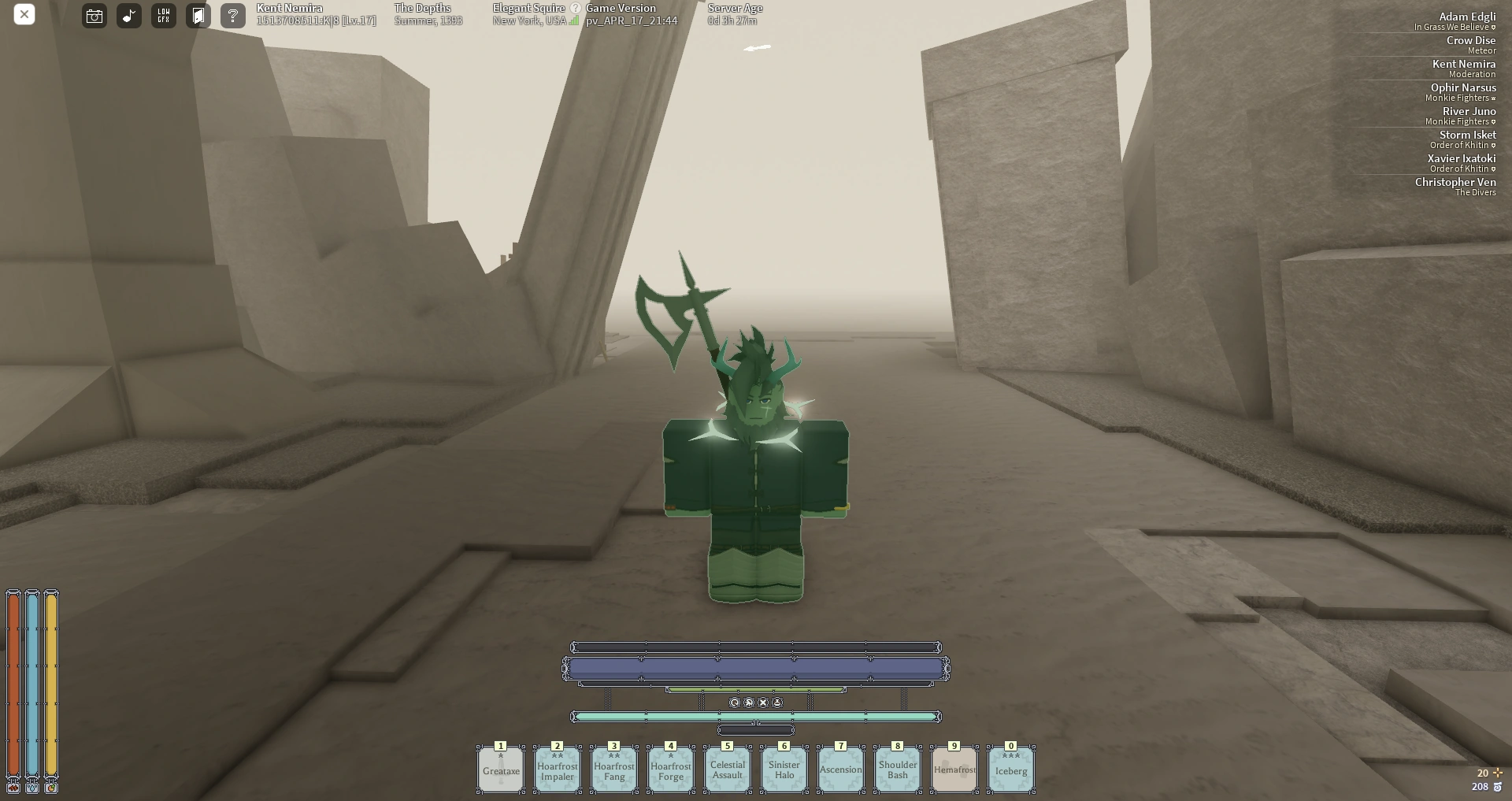Select the gold plus currency icon
The width and height of the screenshot is (1512, 801).
coord(1498,773)
